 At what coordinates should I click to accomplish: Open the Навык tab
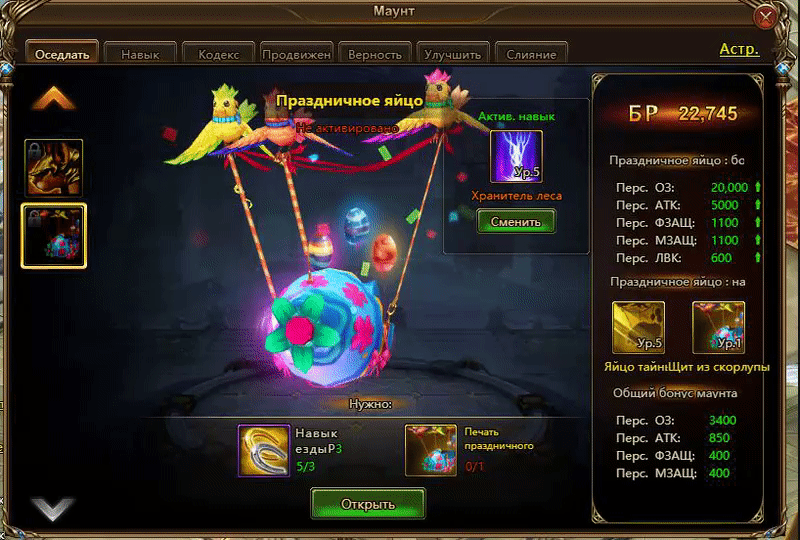pyautogui.click(x=139, y=54)
